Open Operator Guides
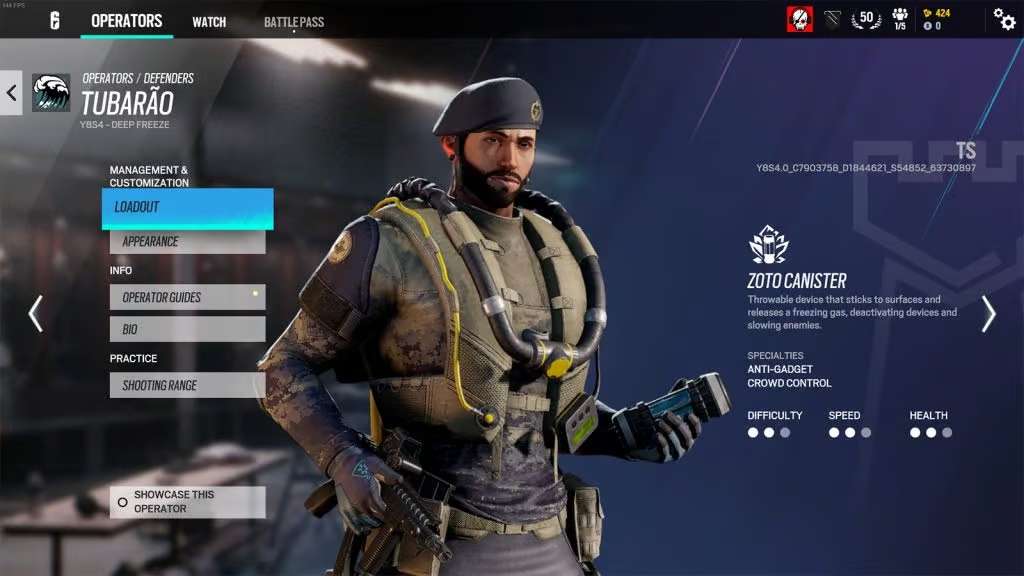Screen dimensions: 1024x576 (187, 297)
